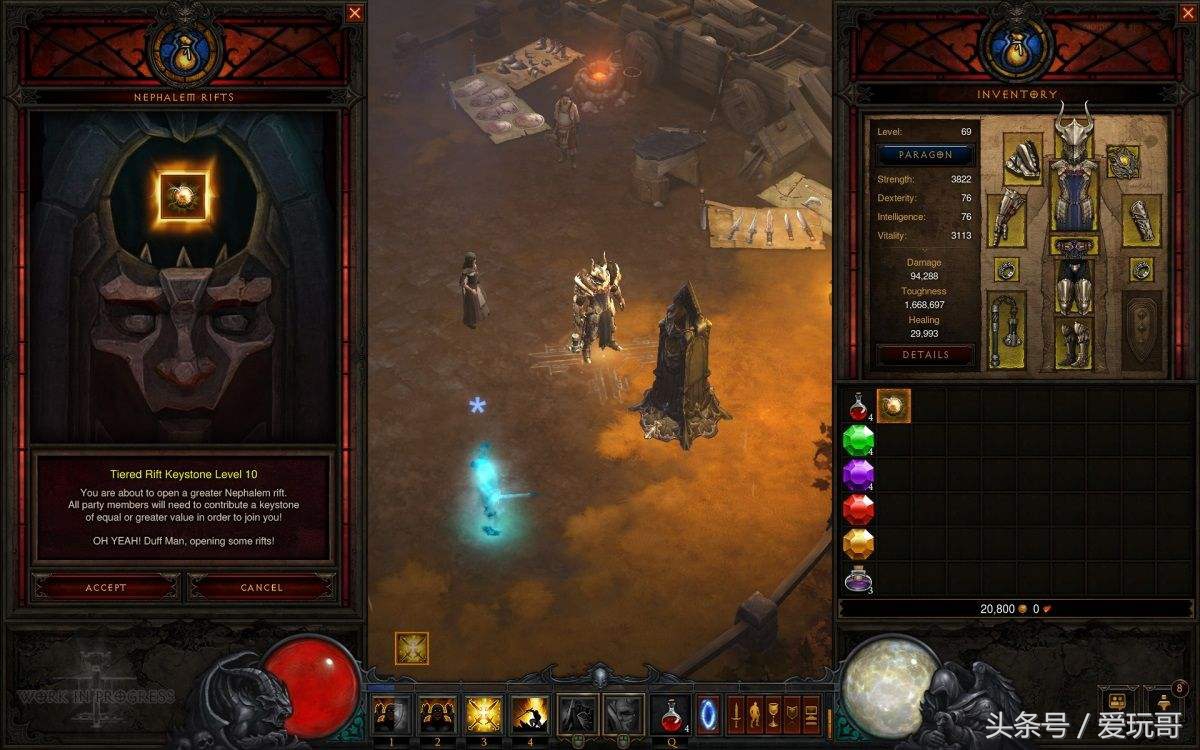The image size is (1200, 750).
Task: Close the Inventory panel
Action: pyautogui.click(x=1185, y=13)
